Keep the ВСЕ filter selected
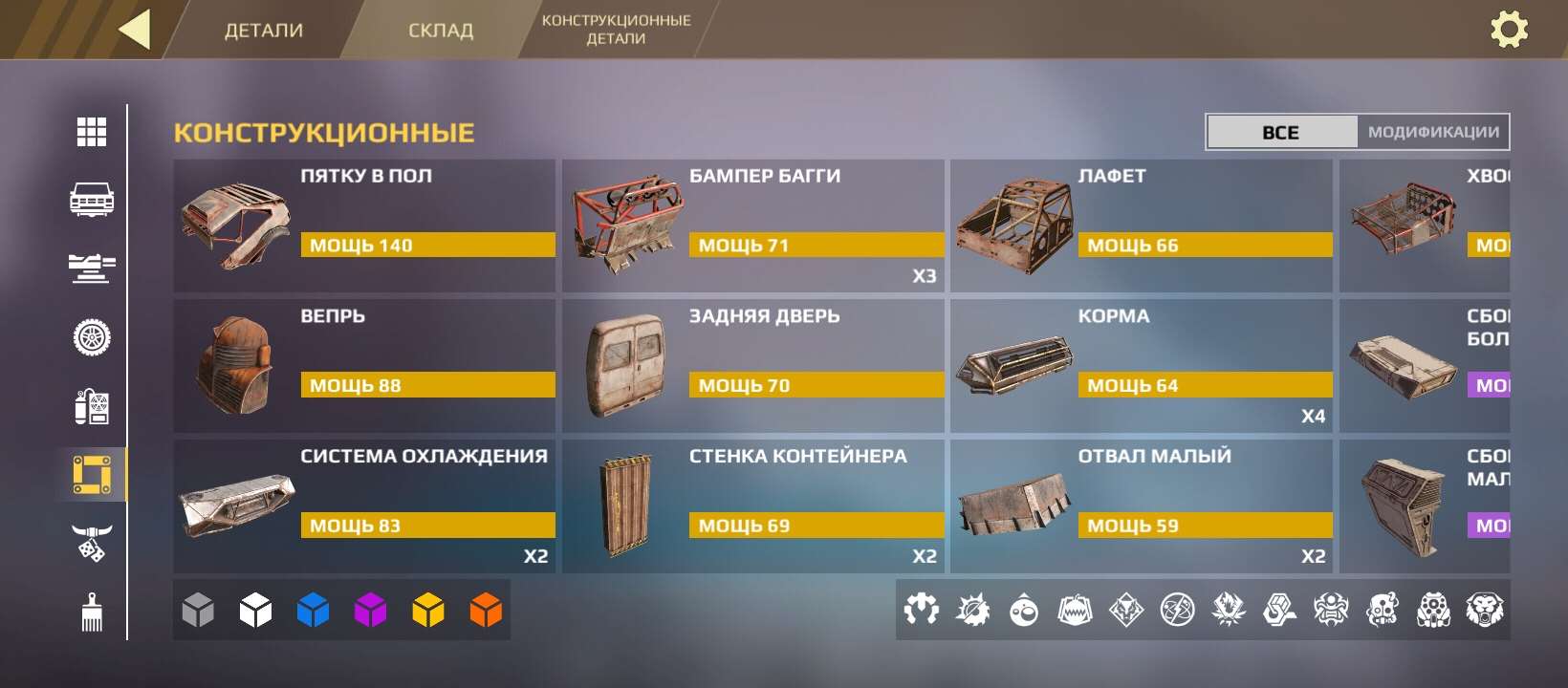 click(1282, 131)
